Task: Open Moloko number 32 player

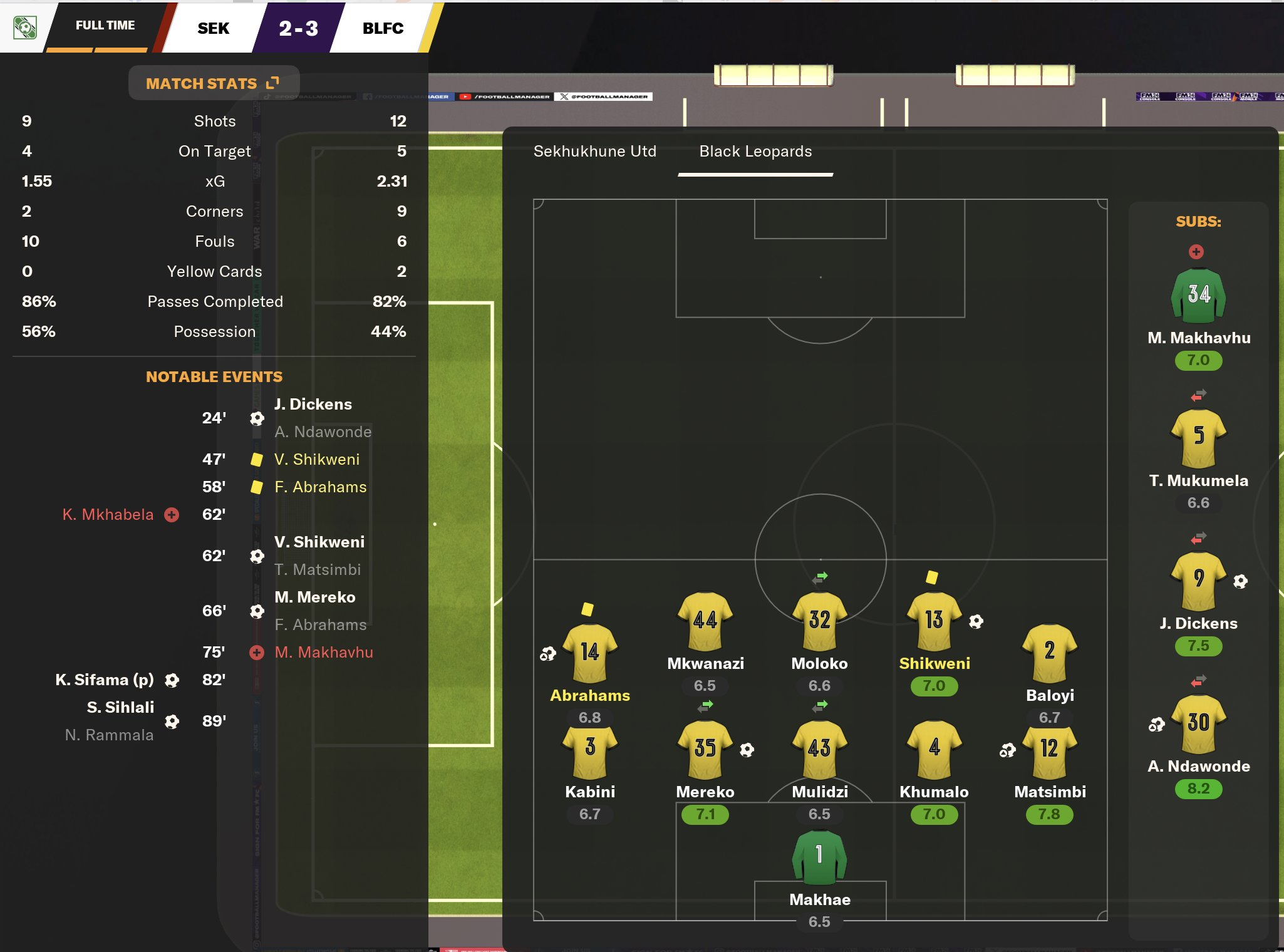Action: click(819, 620)
